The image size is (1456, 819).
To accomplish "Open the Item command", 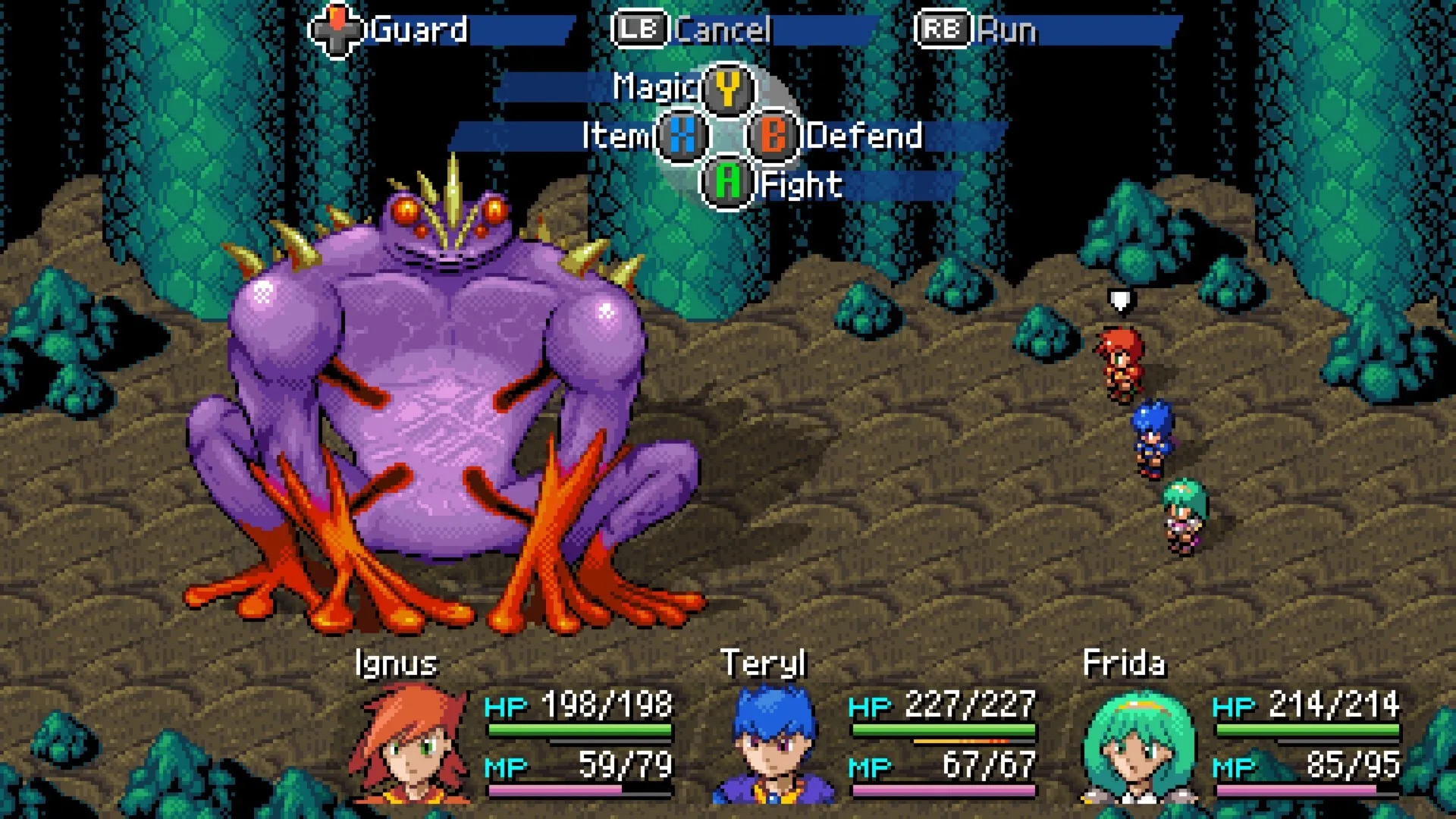I will pos(645,136).
